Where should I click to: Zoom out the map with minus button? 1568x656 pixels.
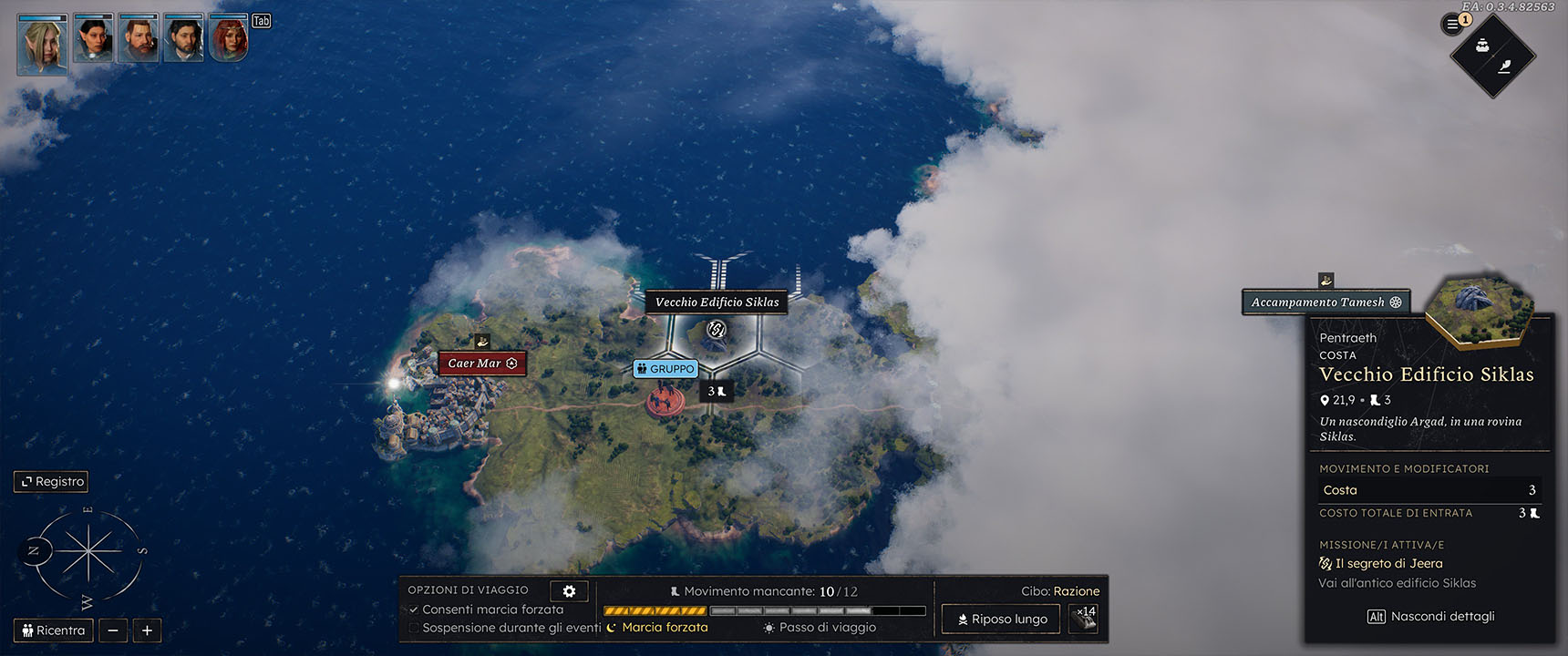pos(113,630)
